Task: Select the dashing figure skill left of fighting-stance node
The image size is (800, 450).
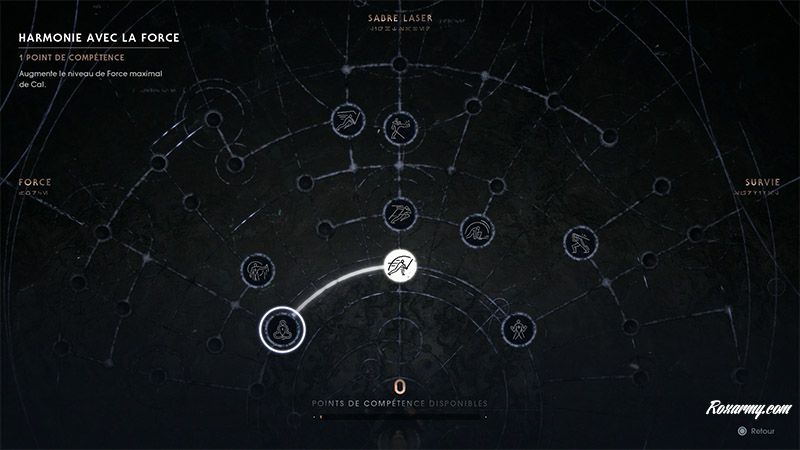Action: [x=346, y=122]
